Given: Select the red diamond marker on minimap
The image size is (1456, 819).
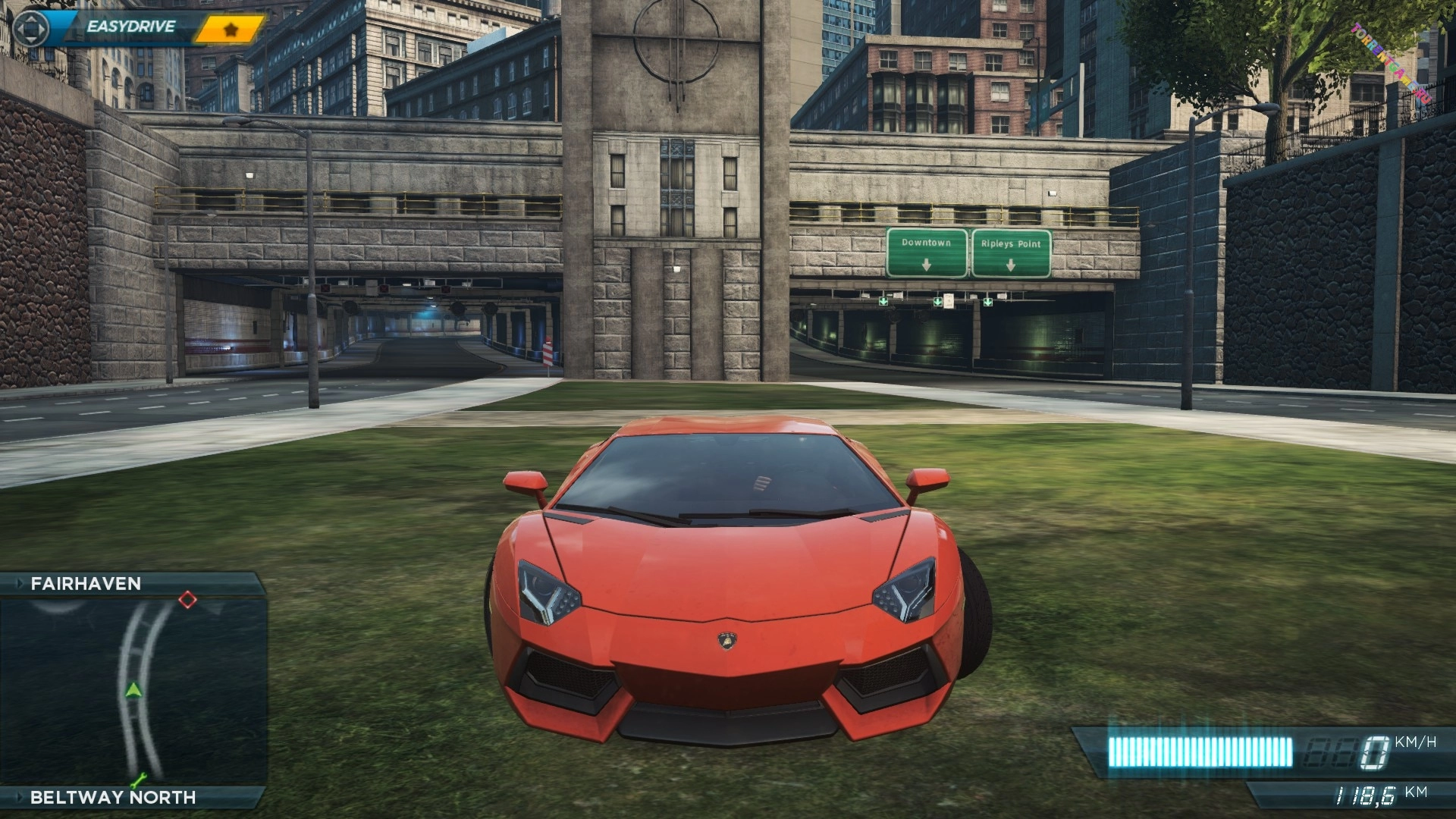Looking at the screenshot, I should [x=187, y=601].
